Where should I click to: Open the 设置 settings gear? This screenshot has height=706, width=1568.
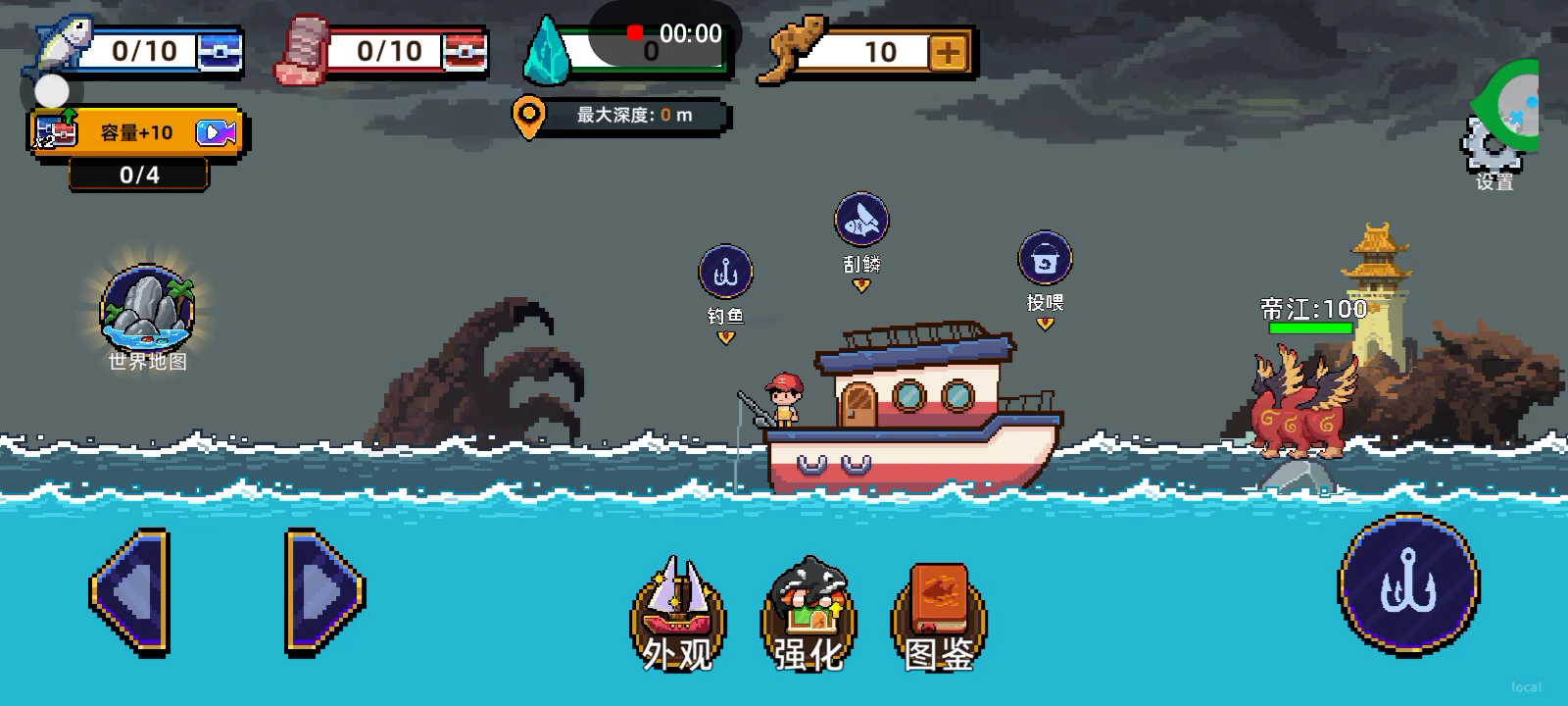coord(1491,149)
